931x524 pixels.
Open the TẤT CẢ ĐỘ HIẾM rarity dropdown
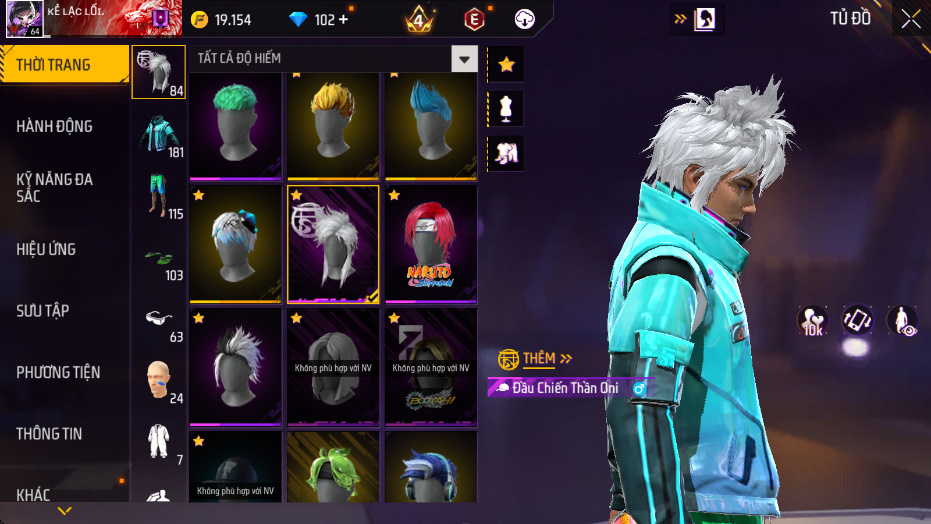(463, 59)
